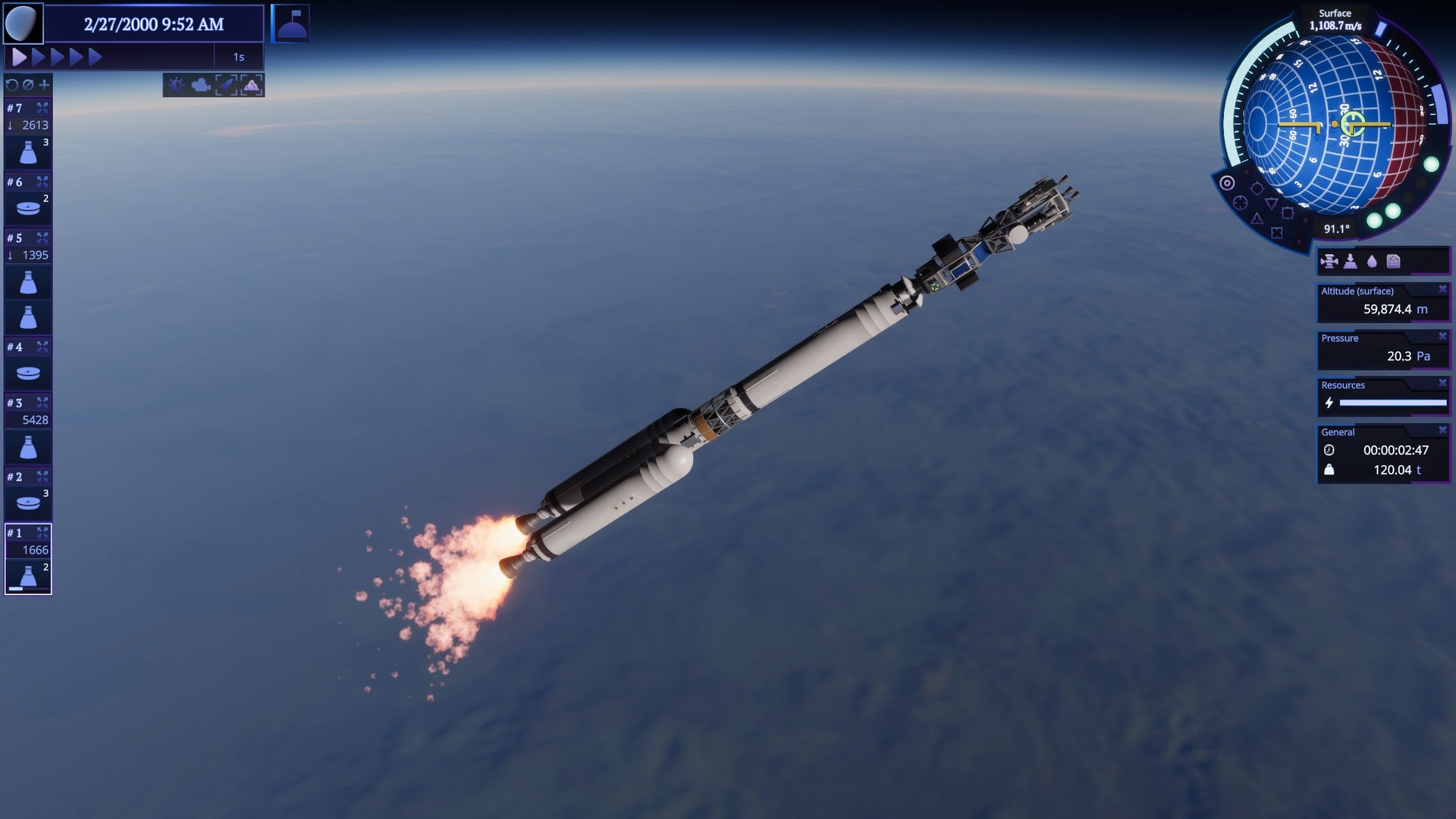1456x819 pixels.
Task: Toggle the triangle heading marker beside the navball
Action: (1271, 205)
